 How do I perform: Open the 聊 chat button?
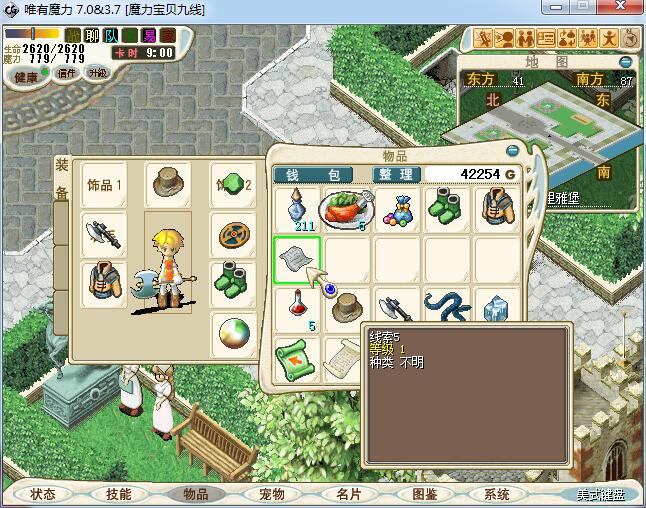tap(92, 36)
